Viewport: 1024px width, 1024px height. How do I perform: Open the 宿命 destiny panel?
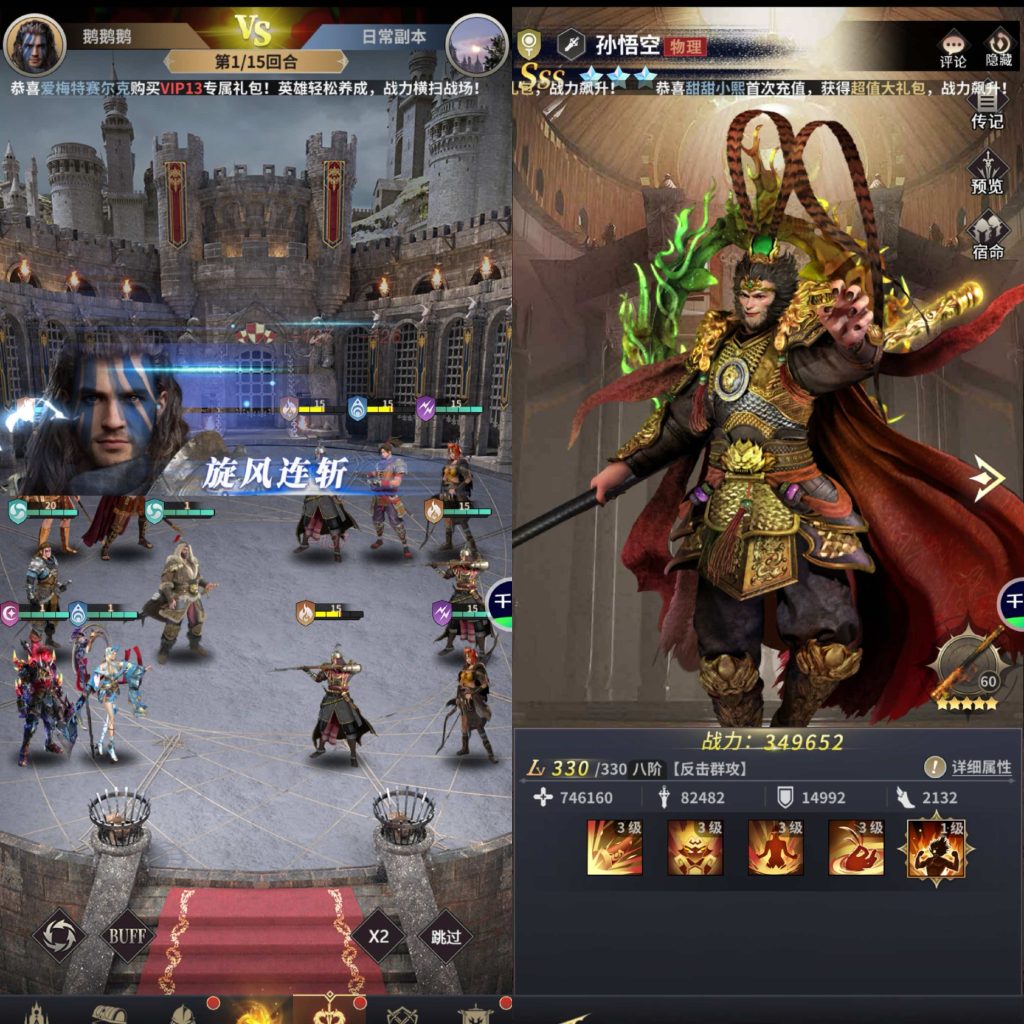coord(987,238)
